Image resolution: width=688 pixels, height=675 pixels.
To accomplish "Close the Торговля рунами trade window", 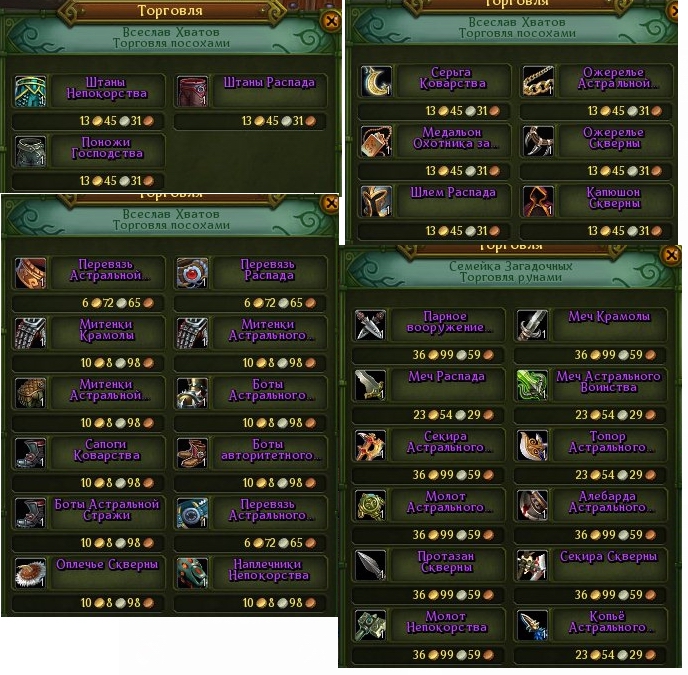I will [671, 255].
